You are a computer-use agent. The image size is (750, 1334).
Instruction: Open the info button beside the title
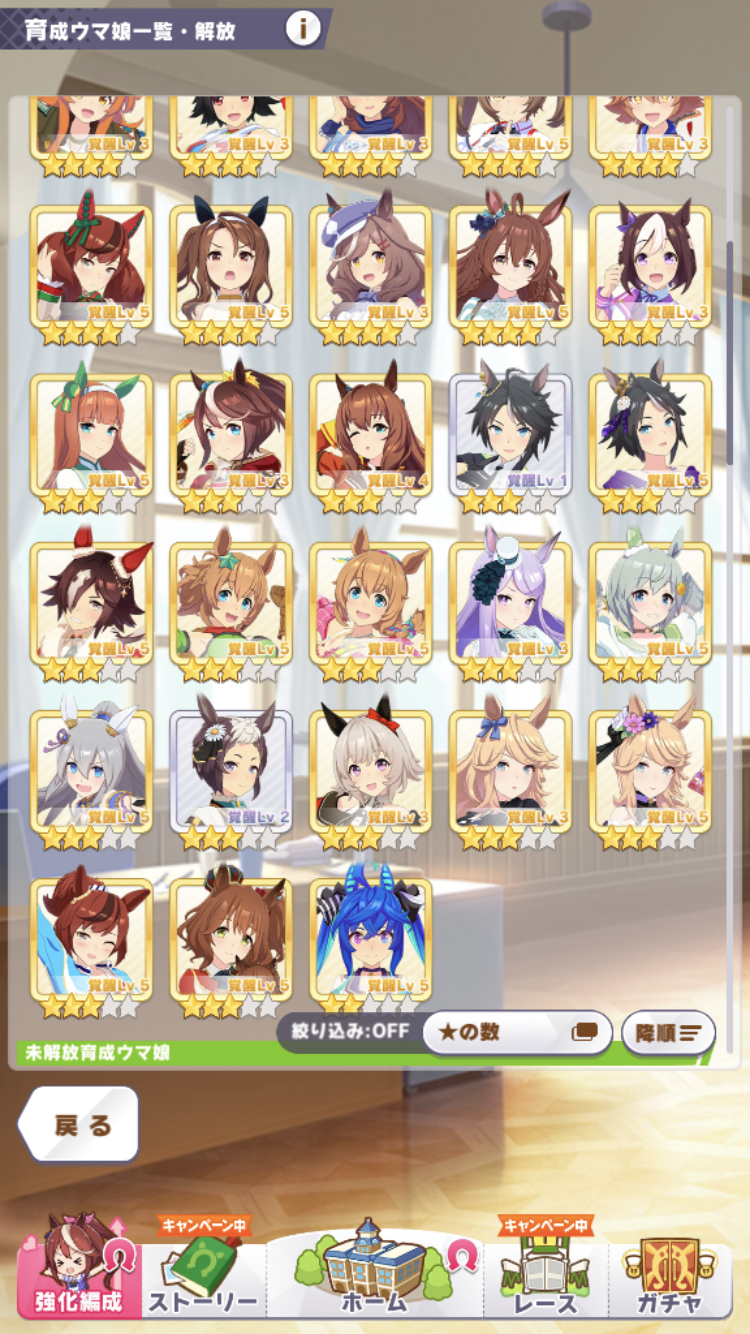(x=303, y=29)
